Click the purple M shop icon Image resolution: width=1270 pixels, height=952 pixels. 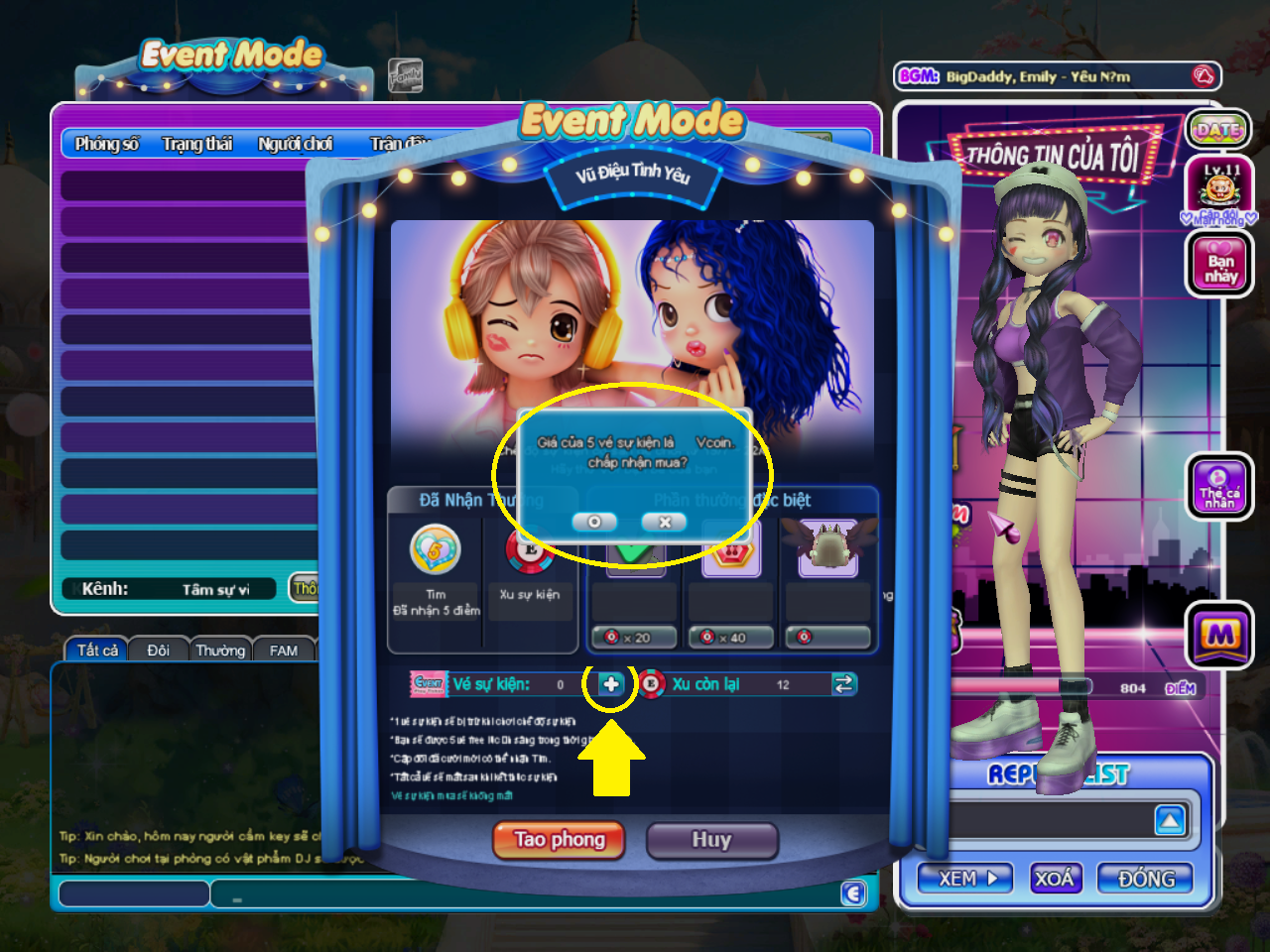click(x=1219, y=637)
